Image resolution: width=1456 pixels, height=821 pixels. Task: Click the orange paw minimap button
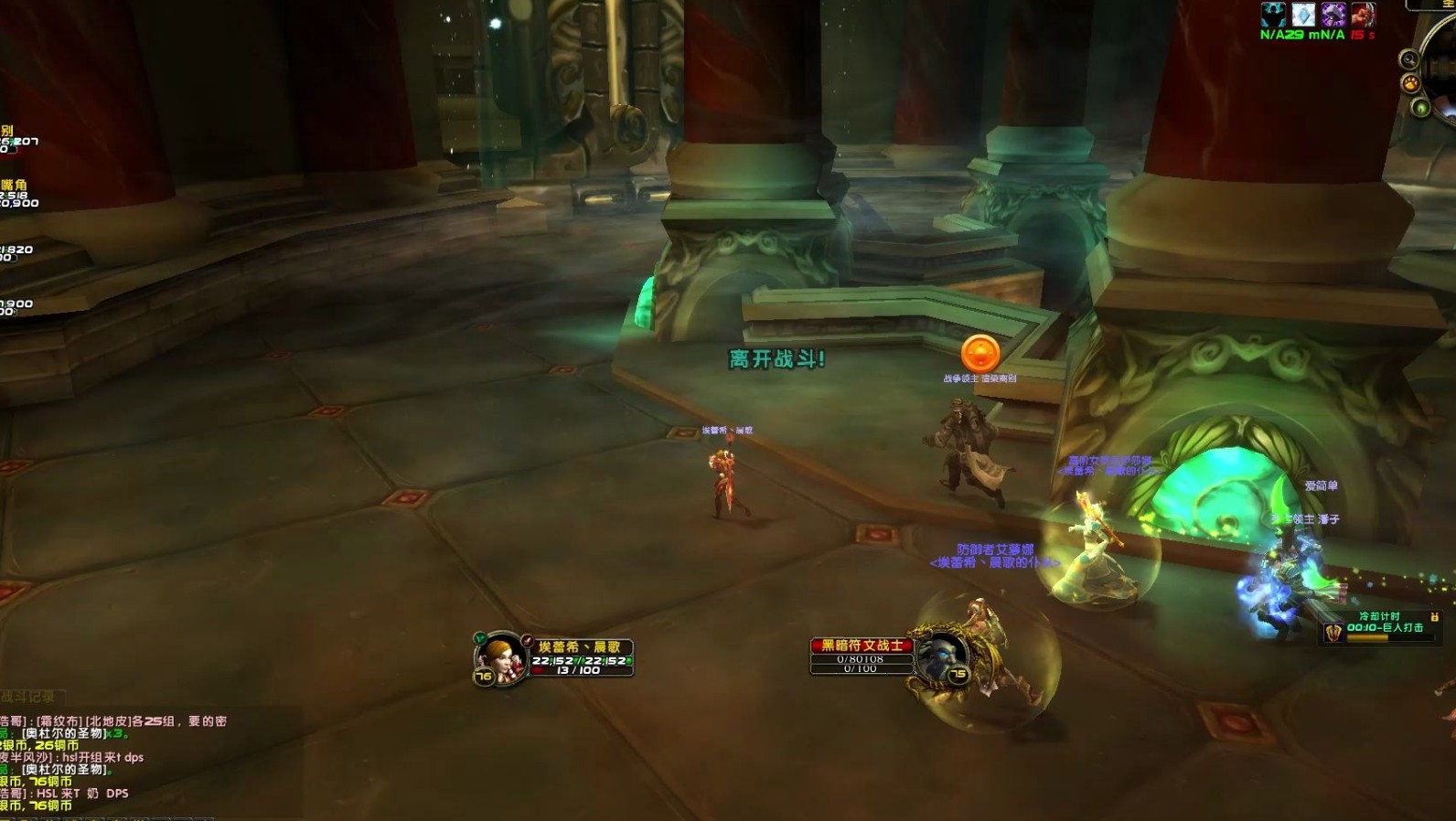(x=1411, y=84)
